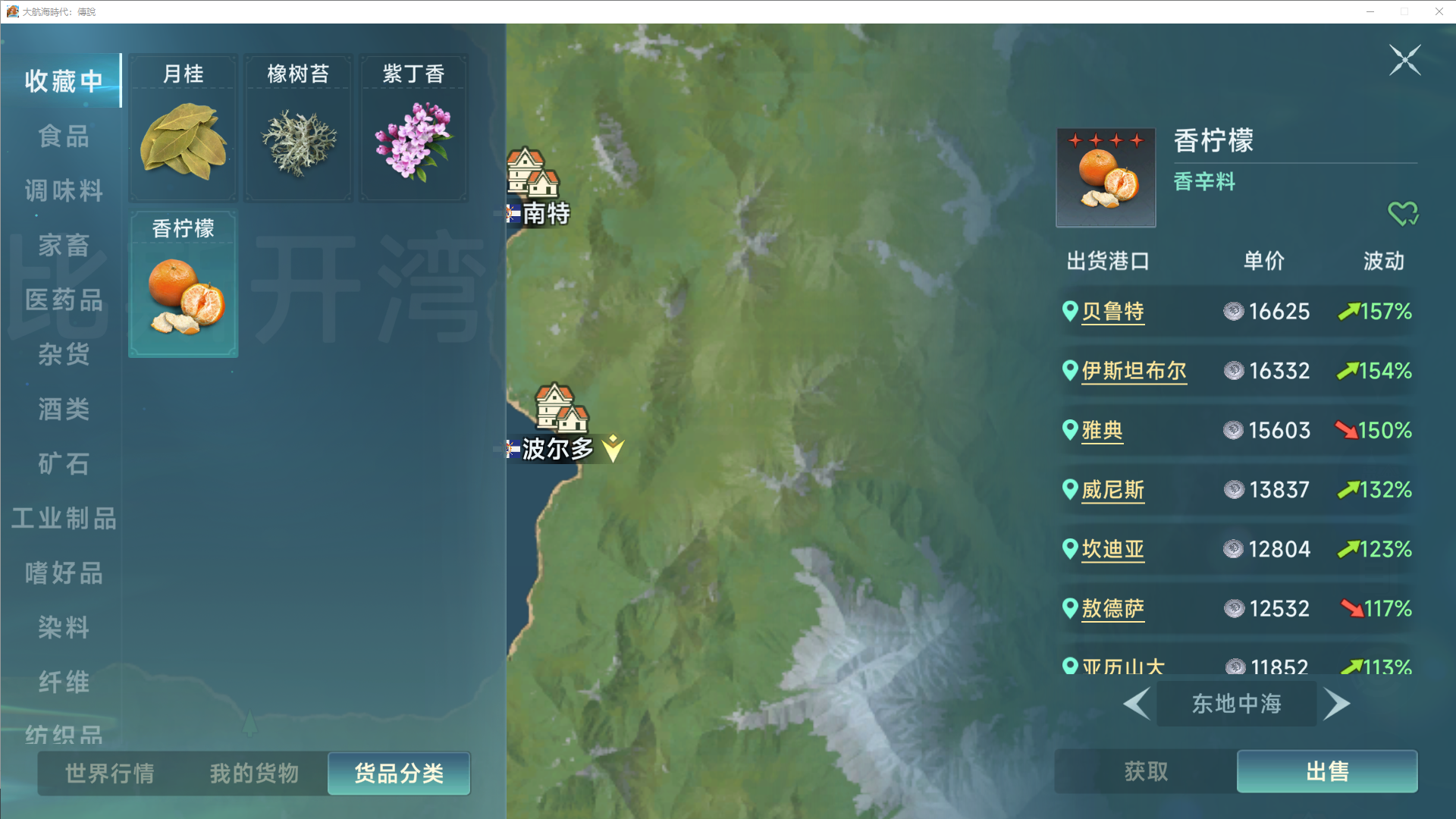Switch to the 世界行情 tab
This screenshot has height=819, width=1456.
108,773
